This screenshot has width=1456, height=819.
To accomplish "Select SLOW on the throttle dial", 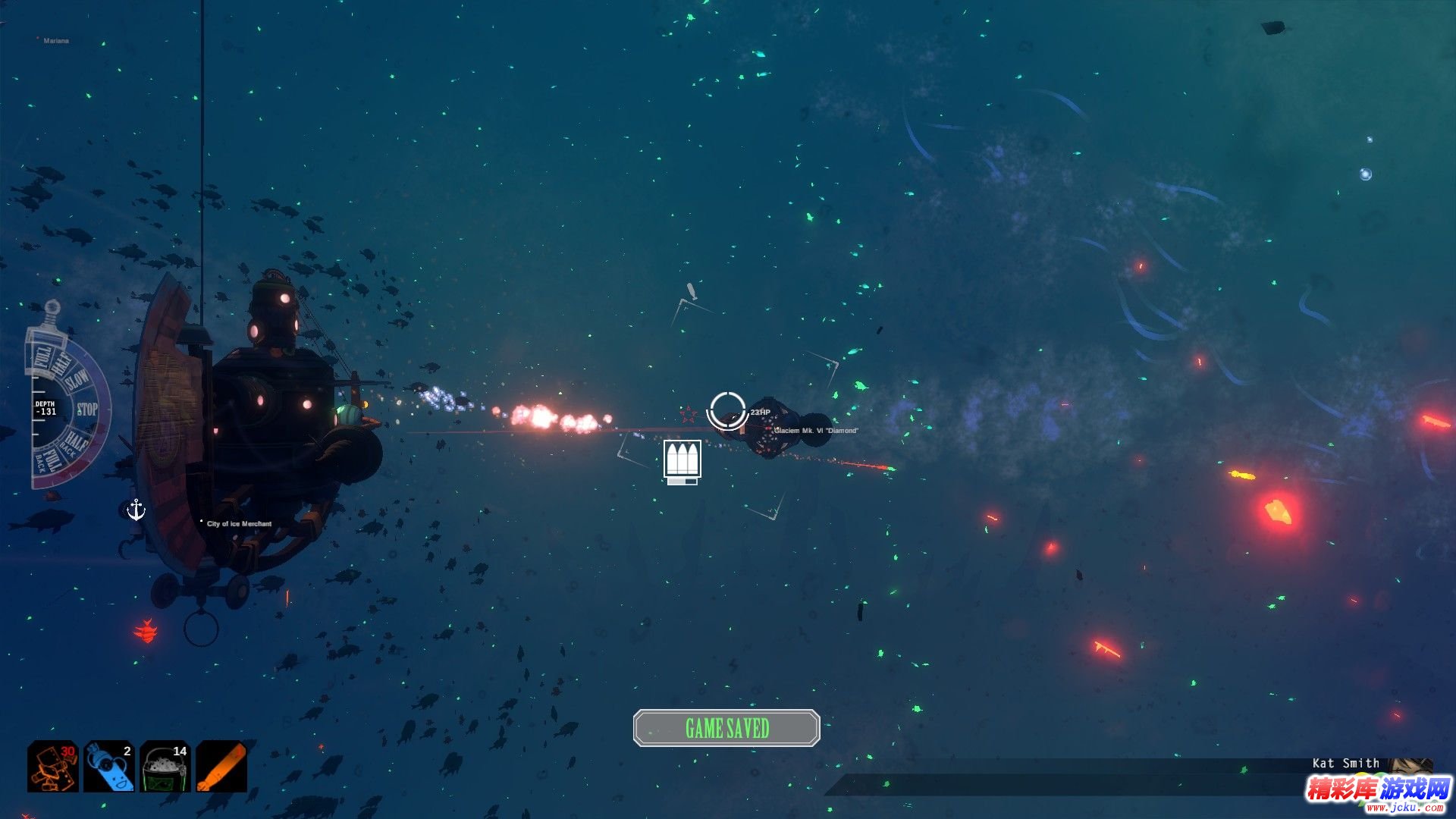I will click(x=77, y=379).
